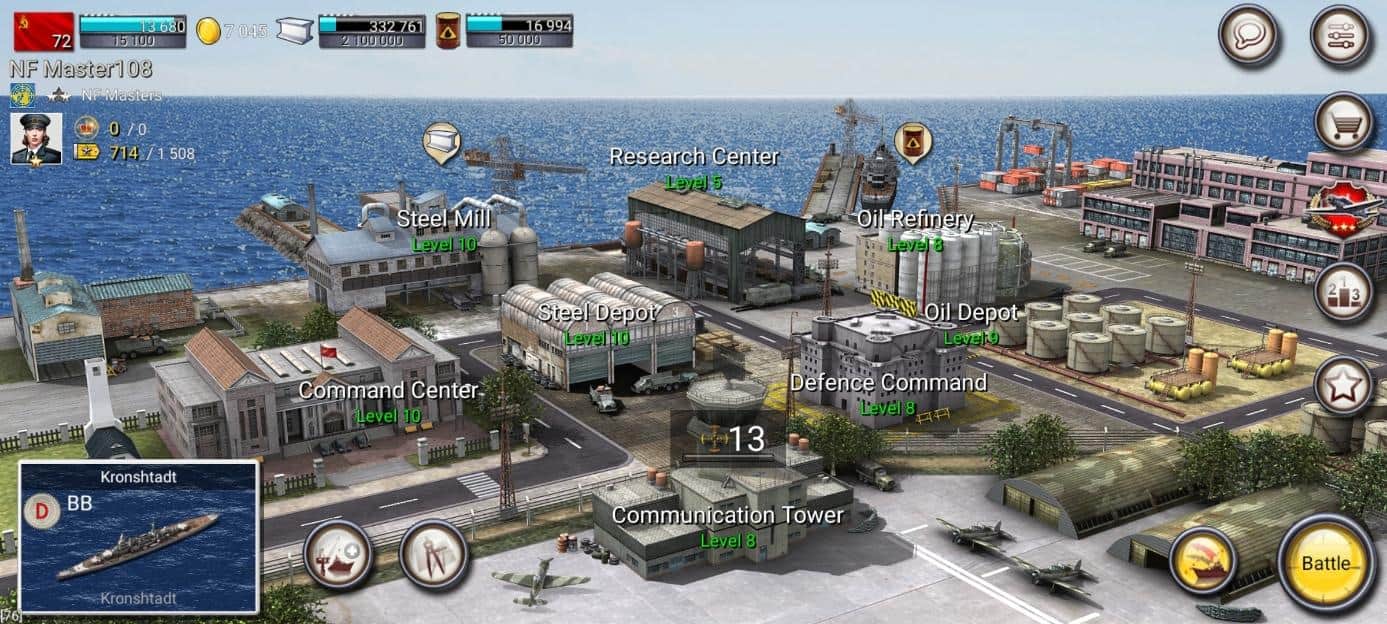Open the shopping cart store
The height and width of the screenshot is (624, 1387).
tap(1344, 123)
